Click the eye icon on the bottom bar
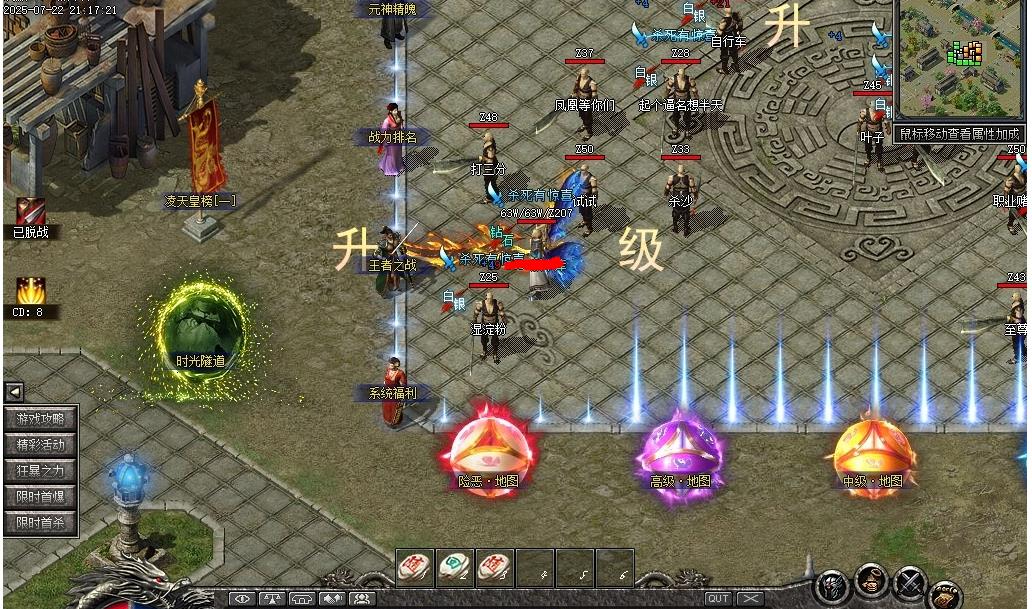This screenshot has width=1032, height=609. pyautogui.click(x=242, y=598)
